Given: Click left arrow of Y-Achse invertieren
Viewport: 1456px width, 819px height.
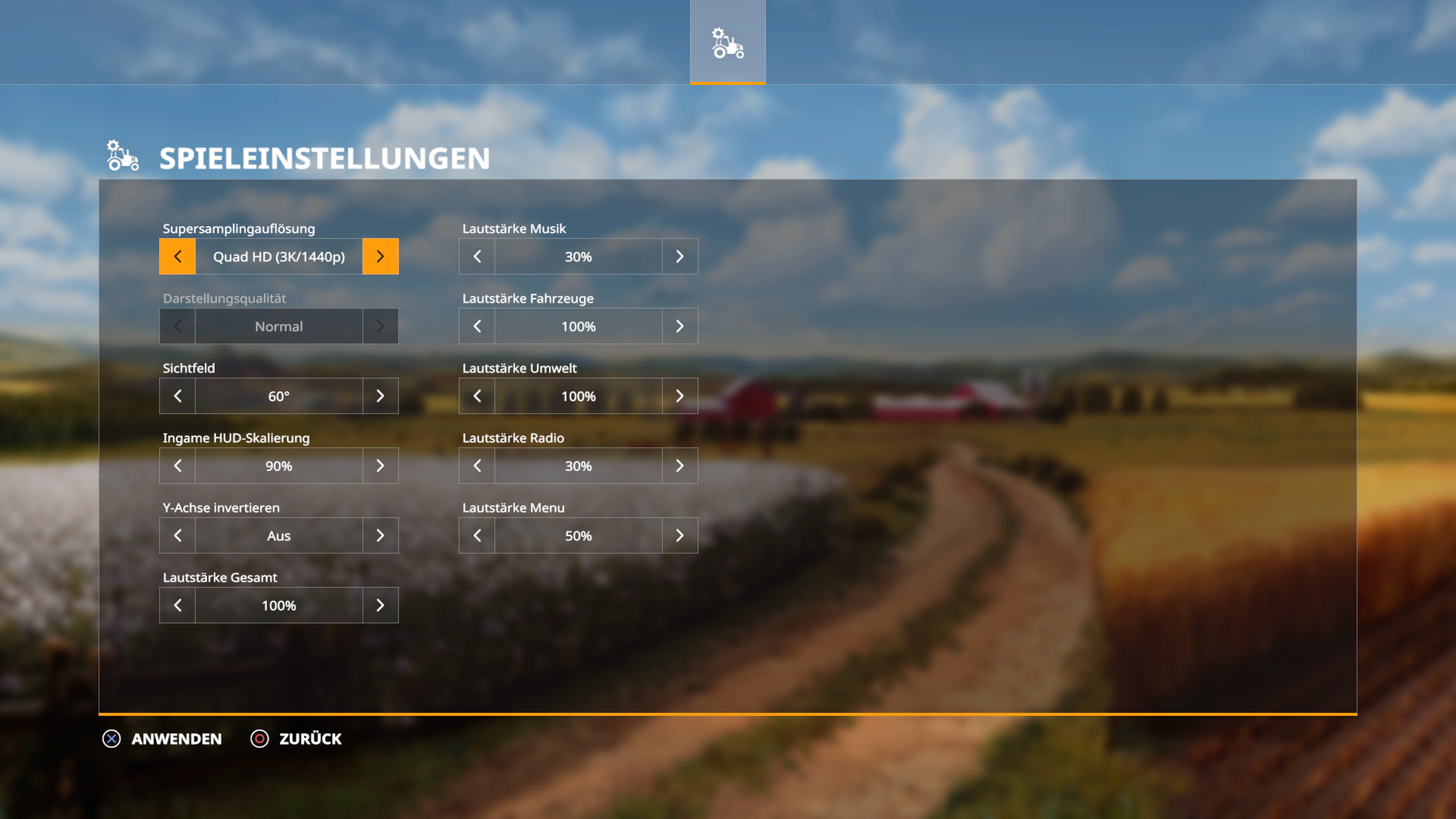Looking at the screenshot, I should pyautogui.click(x=177, y=536).
